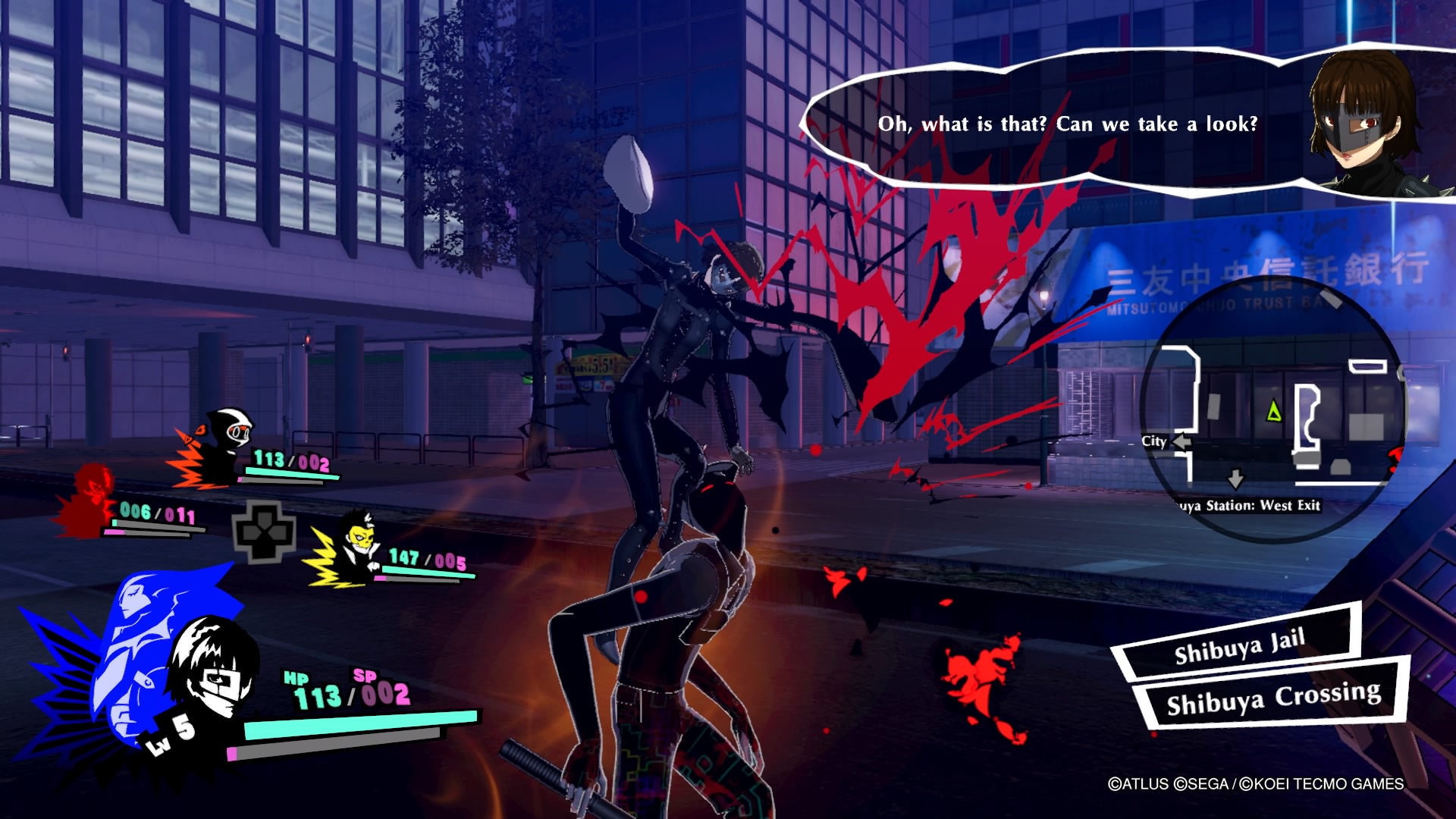
Task: Select the Station West Exit map label
Action: click(x=1251, y=506)
